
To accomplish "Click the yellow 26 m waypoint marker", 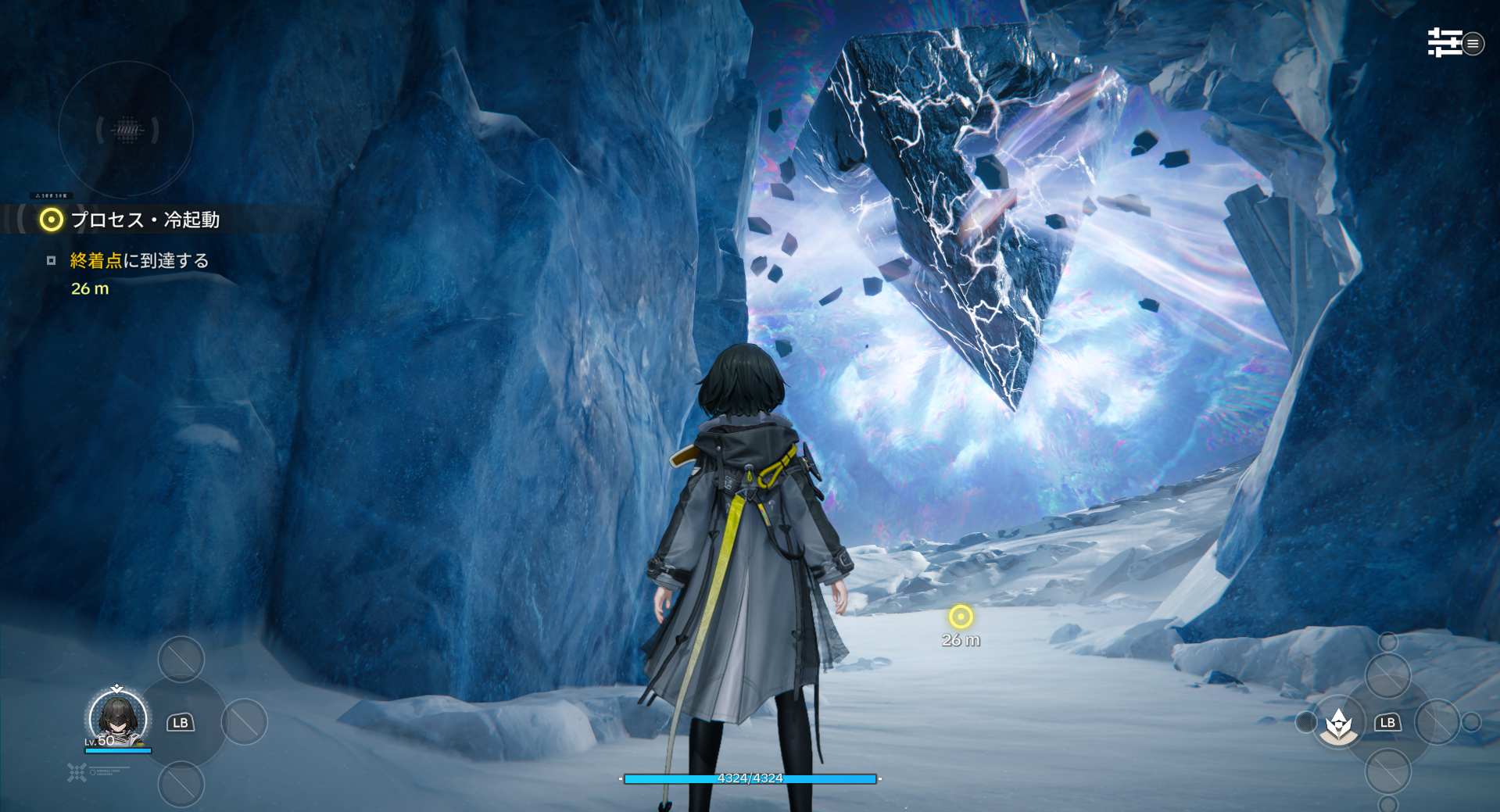I will [x=961, y=617].
